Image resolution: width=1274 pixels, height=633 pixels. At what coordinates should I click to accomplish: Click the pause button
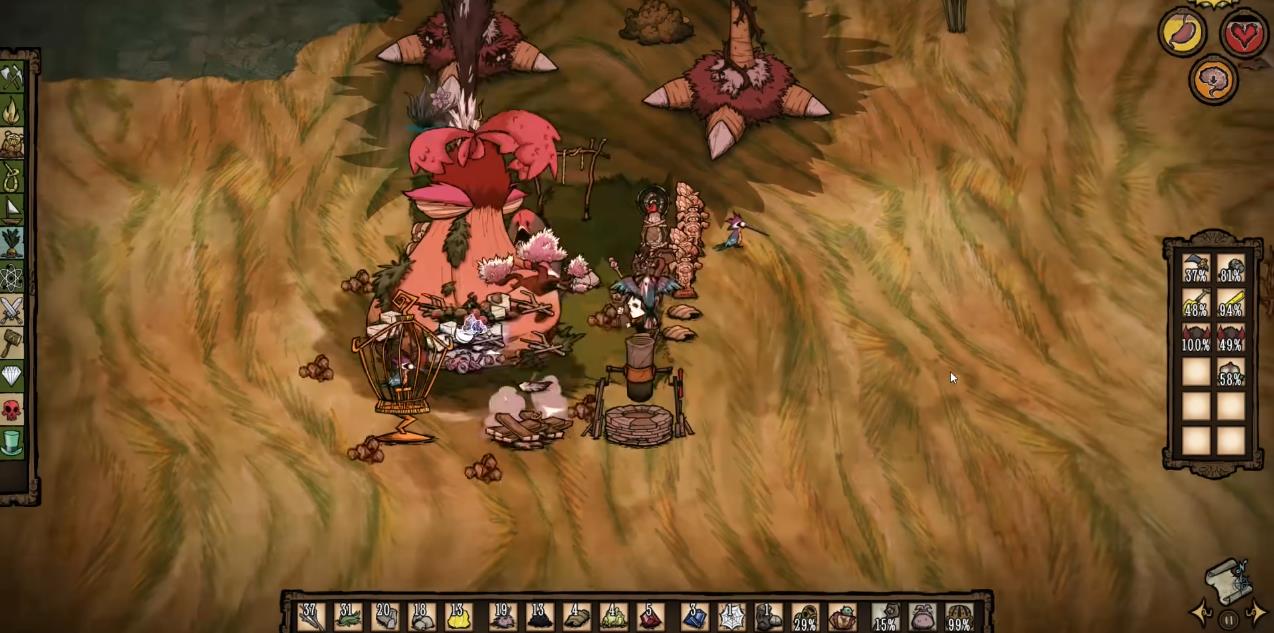click(x=1229, y=620)
